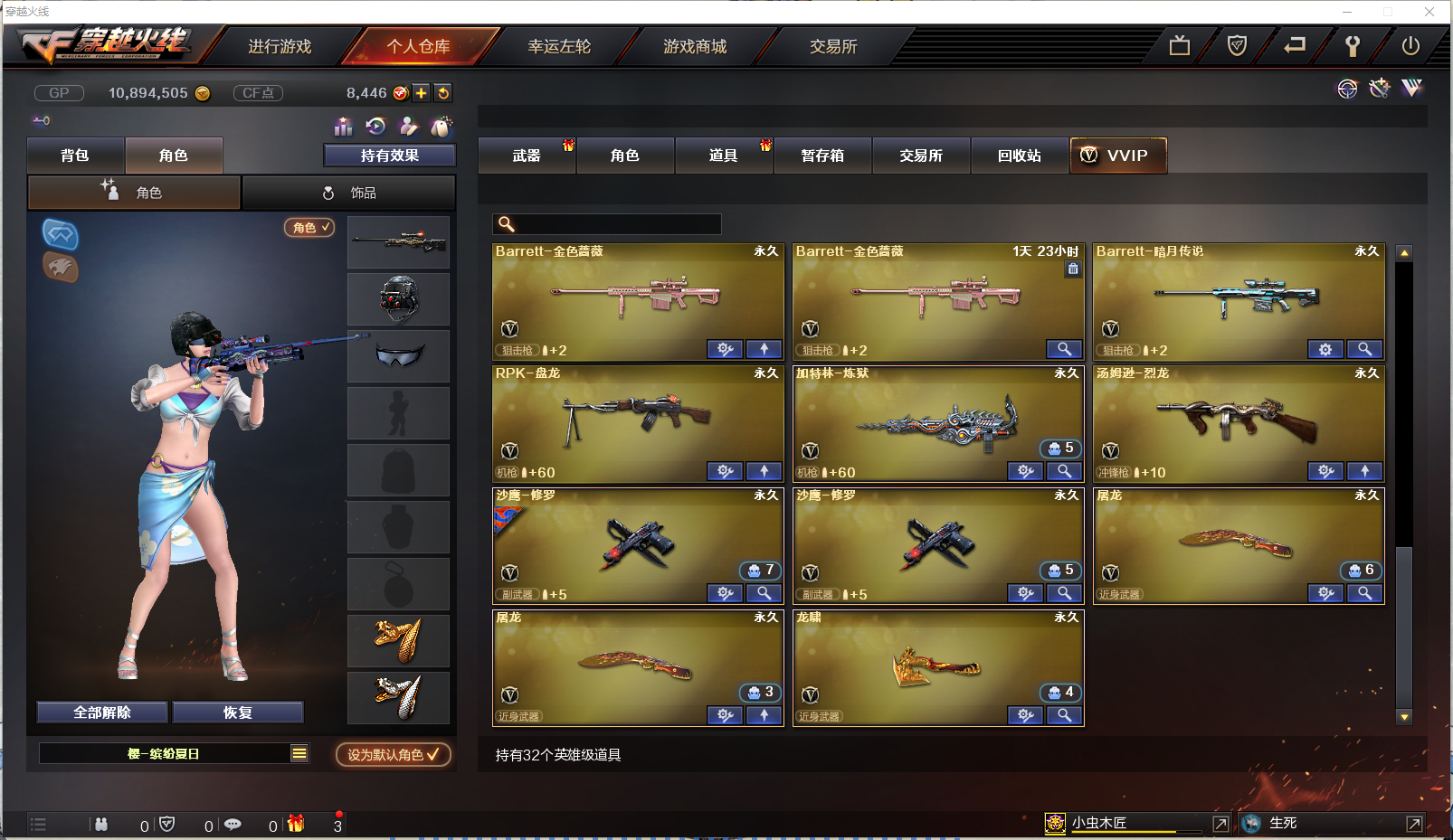The image size is (1453, 840).
Task: Click the shield security icon at top right
Action: click(x=1238, y=43)
